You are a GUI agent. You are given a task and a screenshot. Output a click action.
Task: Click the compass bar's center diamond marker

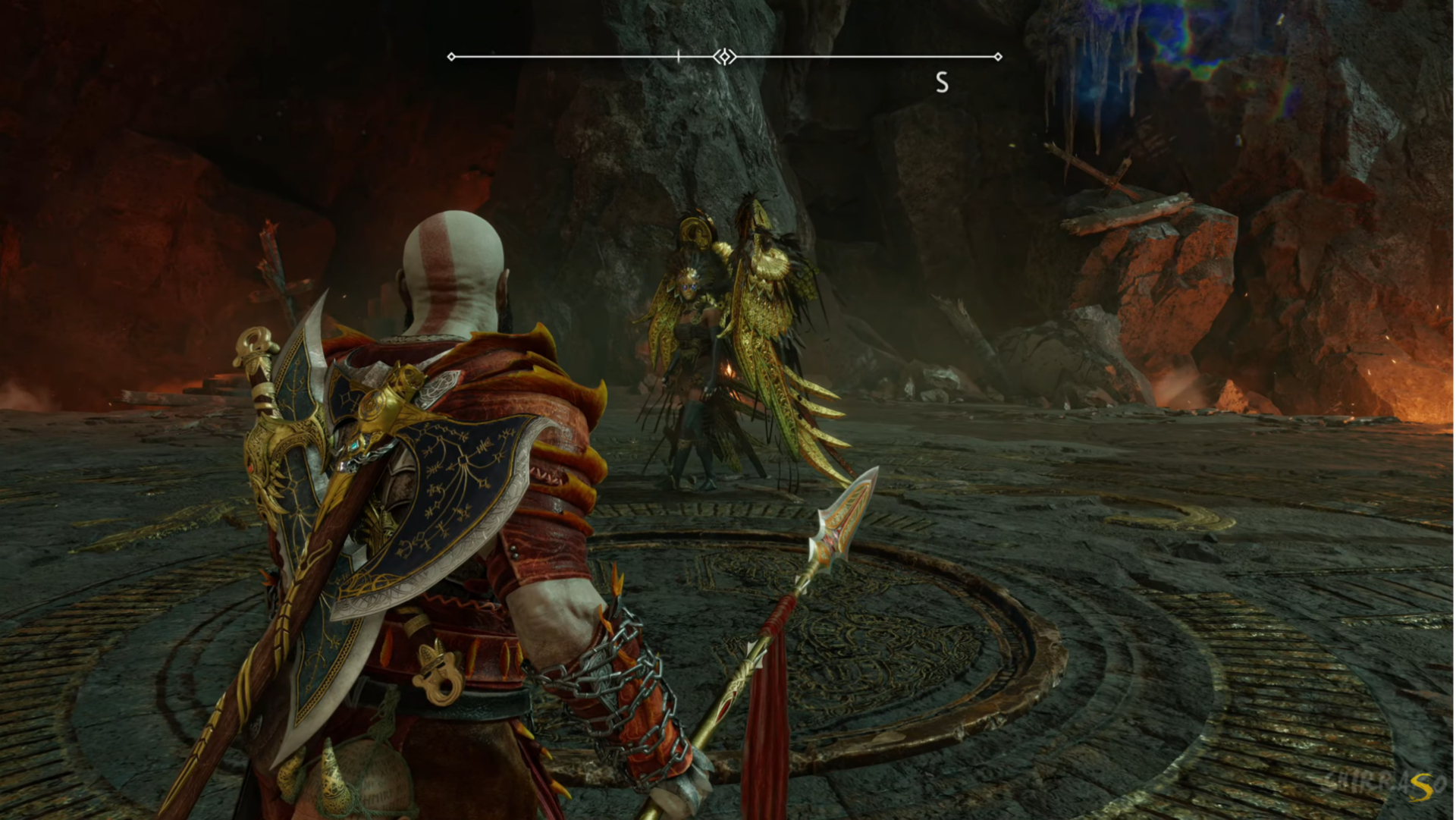coord(724,57)
